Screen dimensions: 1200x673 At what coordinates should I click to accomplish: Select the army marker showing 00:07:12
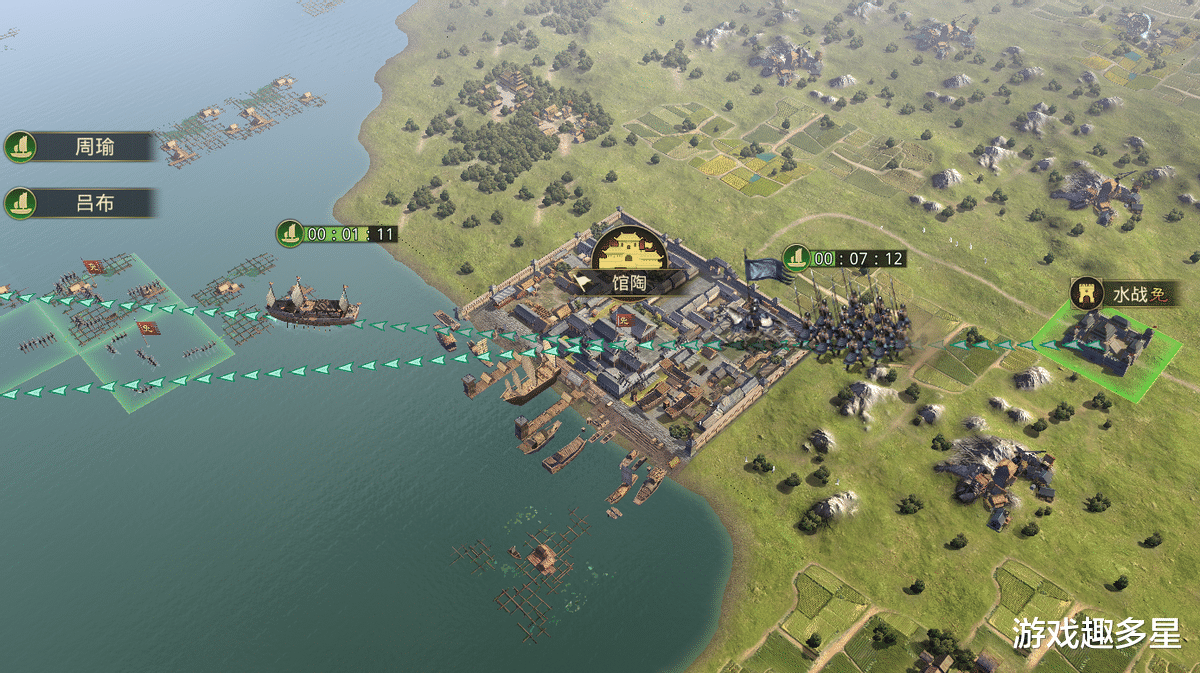pos(845,258)
